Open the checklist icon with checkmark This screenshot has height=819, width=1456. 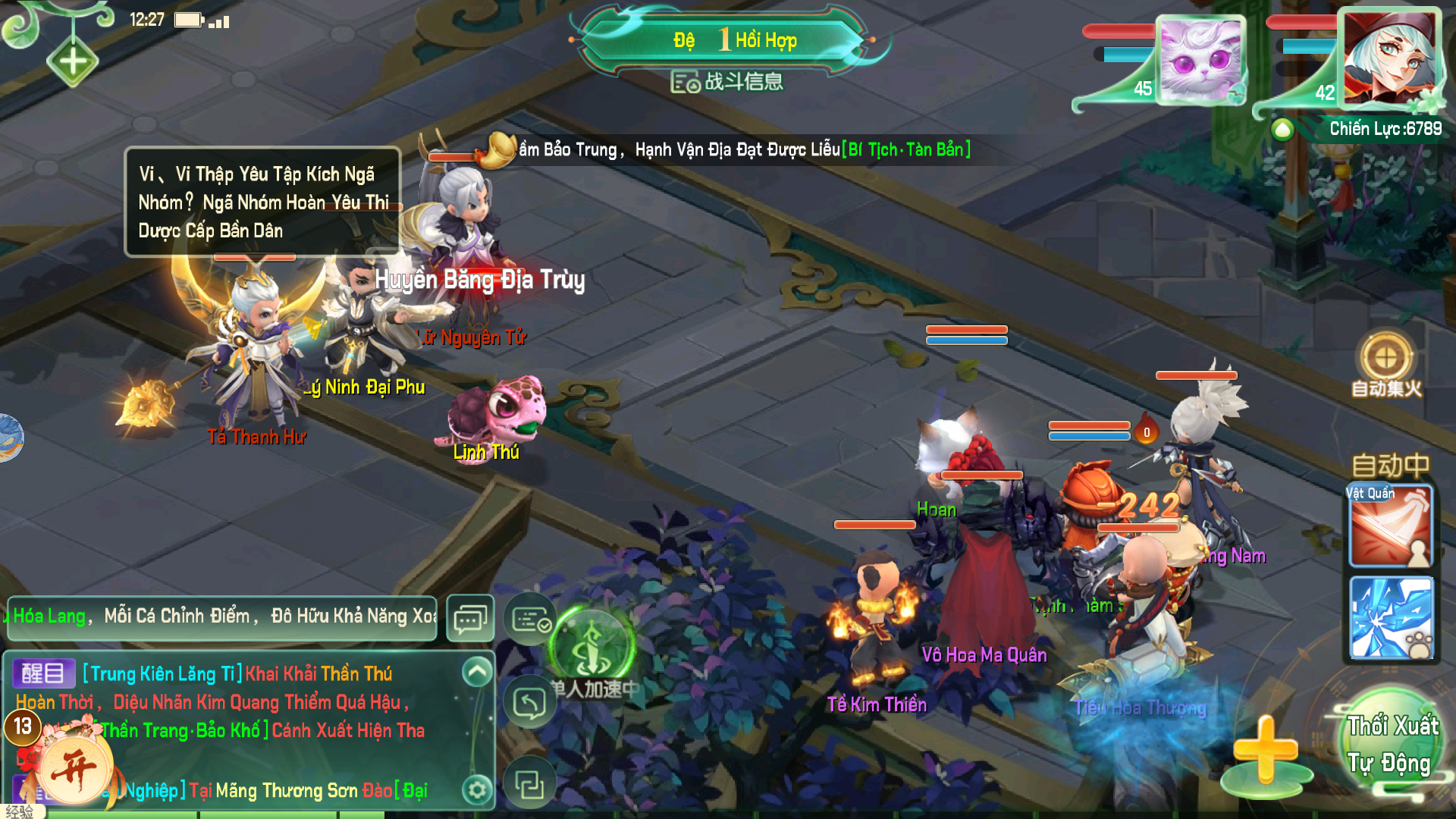530,620
